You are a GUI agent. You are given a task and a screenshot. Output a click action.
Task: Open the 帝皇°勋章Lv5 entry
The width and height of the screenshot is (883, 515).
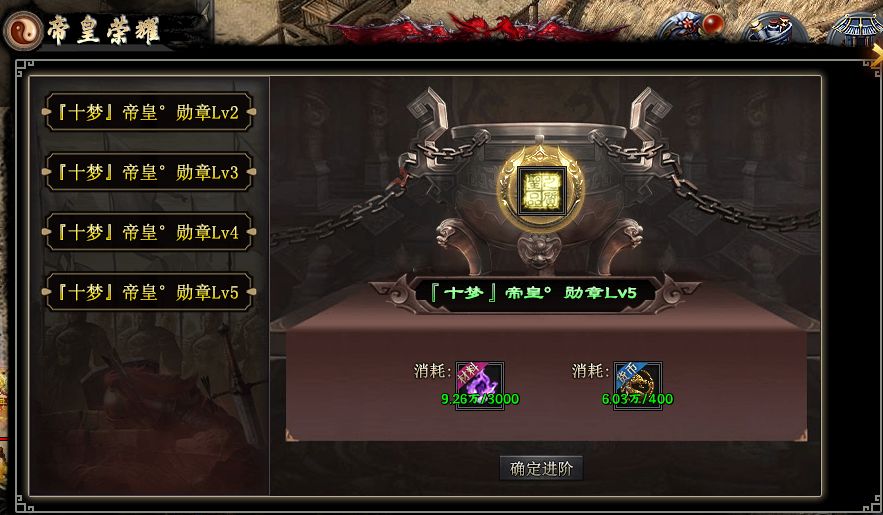(x=149, y=293)
